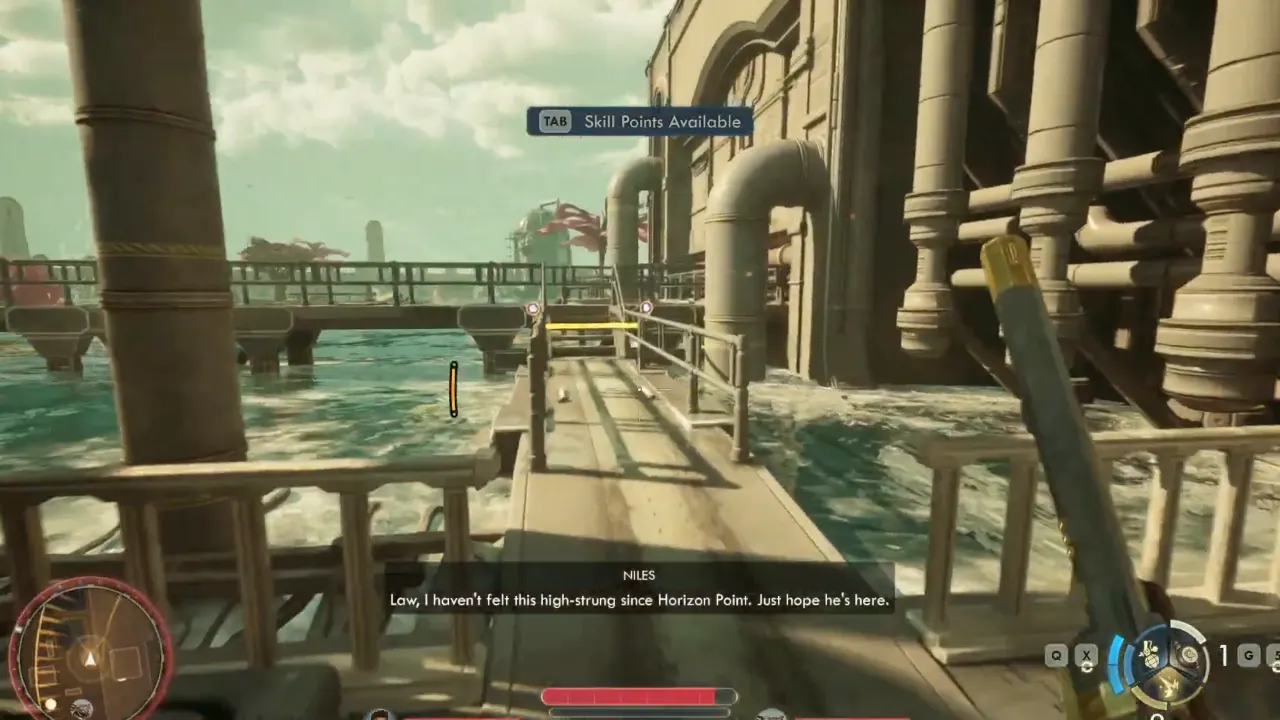This screenshot has width=1280, height=720.
Task: Toggle the circular cooldown indicator under the X prompt
Action: click(1087, 667)
